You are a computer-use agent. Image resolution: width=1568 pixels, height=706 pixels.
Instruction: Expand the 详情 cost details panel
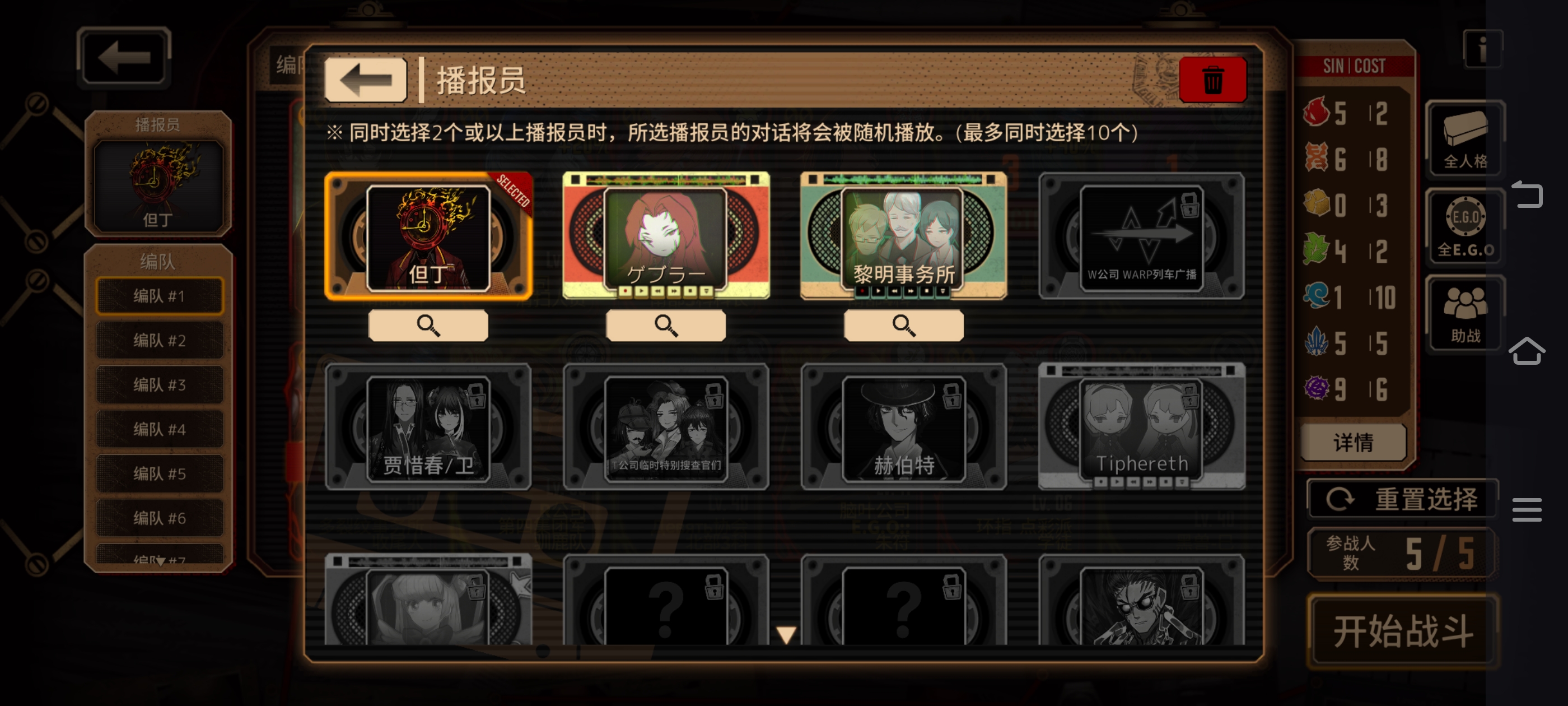(1352, 443)
